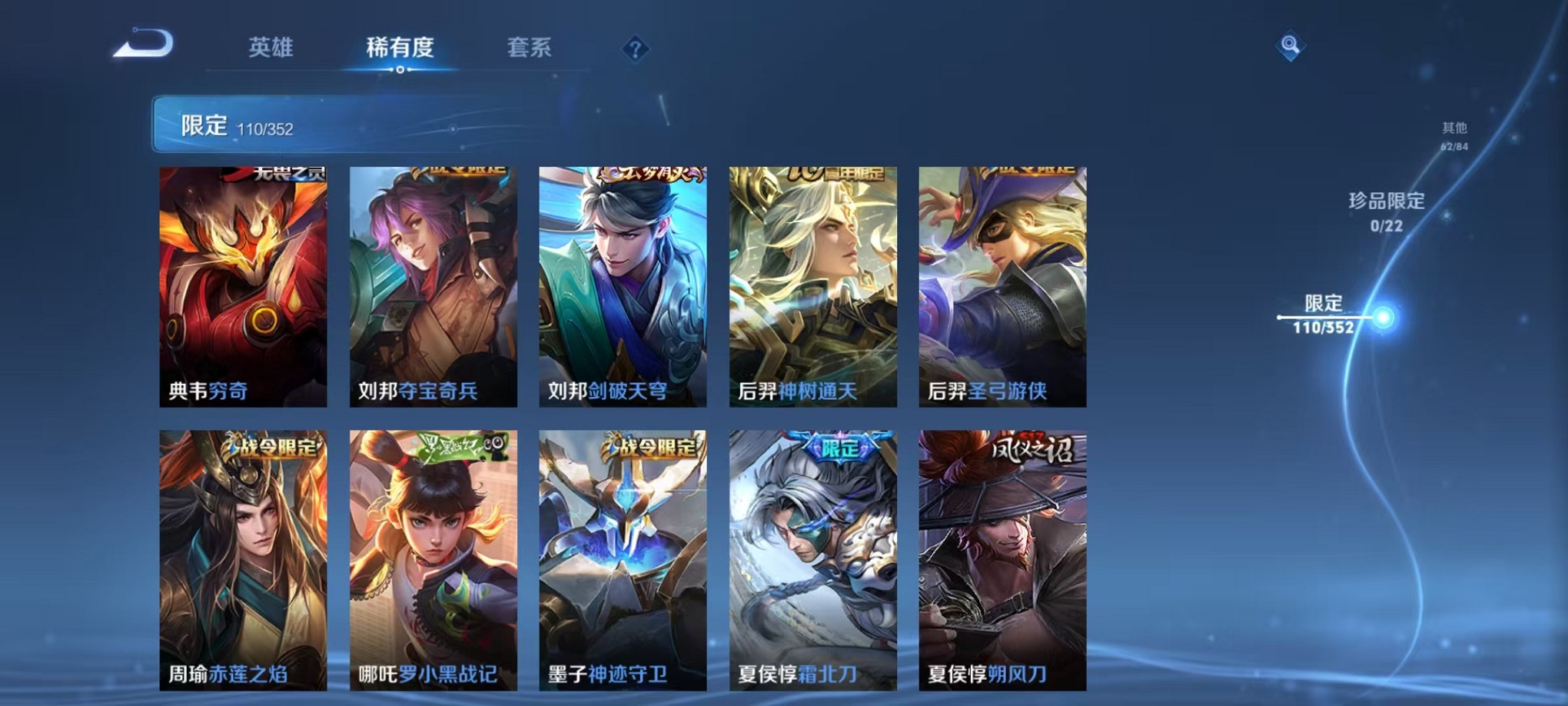Switch to the 英雄 tab
Screen dimensions: 1568x706
pyautogui.click(x=271, y=48)
